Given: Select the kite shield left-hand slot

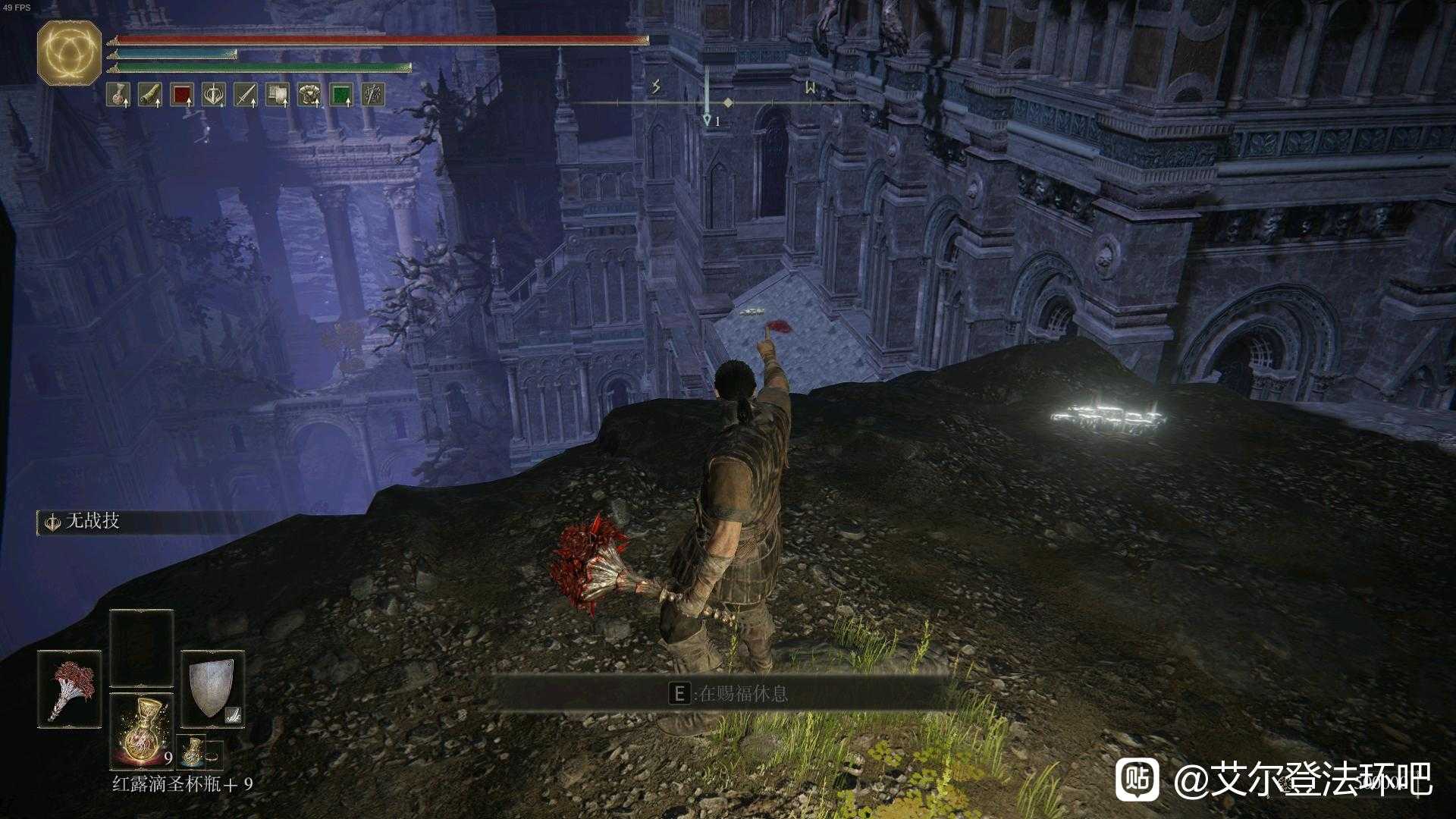Looking at the screenshot, I should tap(212, 689).
